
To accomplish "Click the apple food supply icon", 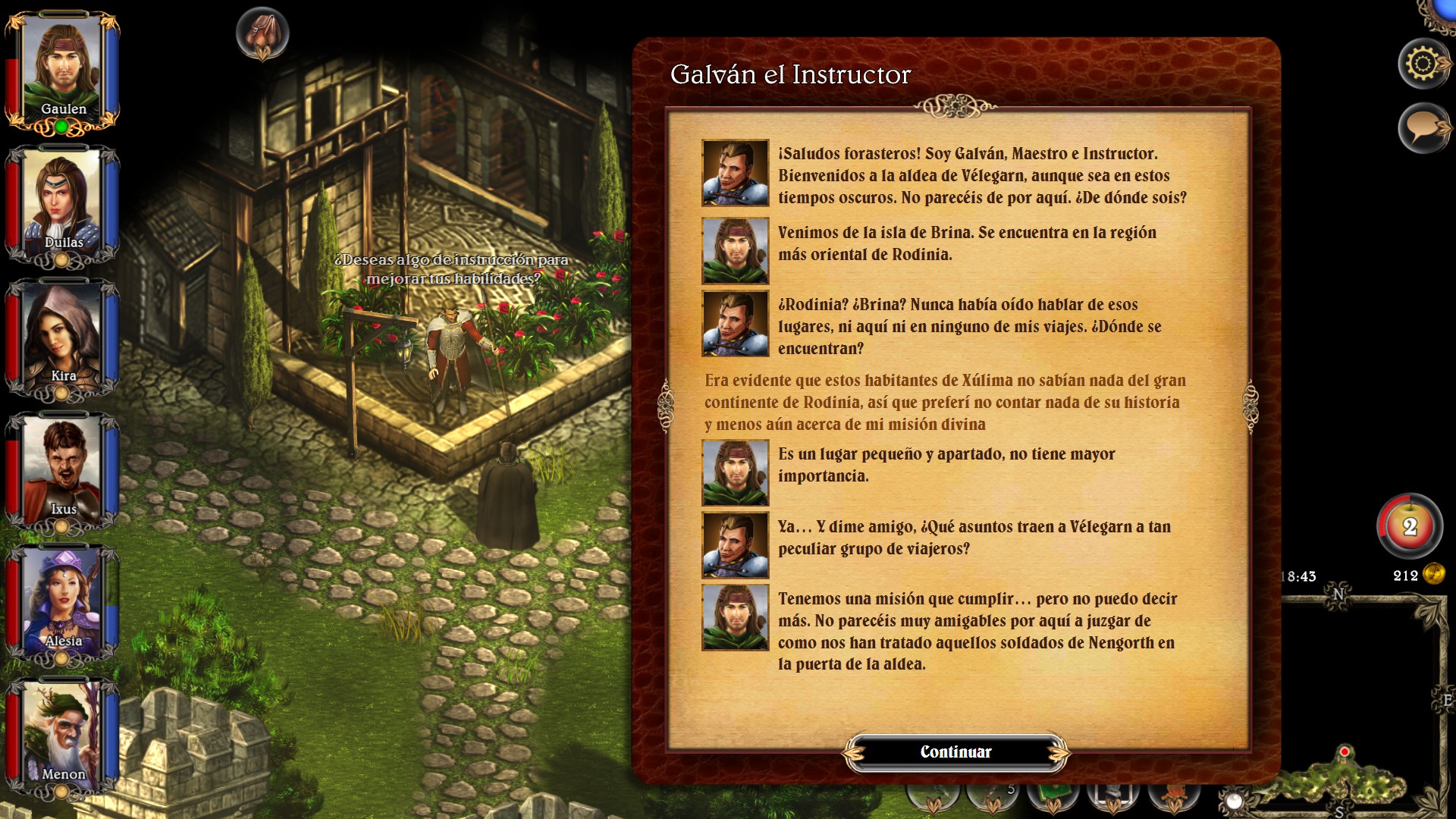I will pyautogui.click(x=1409, y=526).
